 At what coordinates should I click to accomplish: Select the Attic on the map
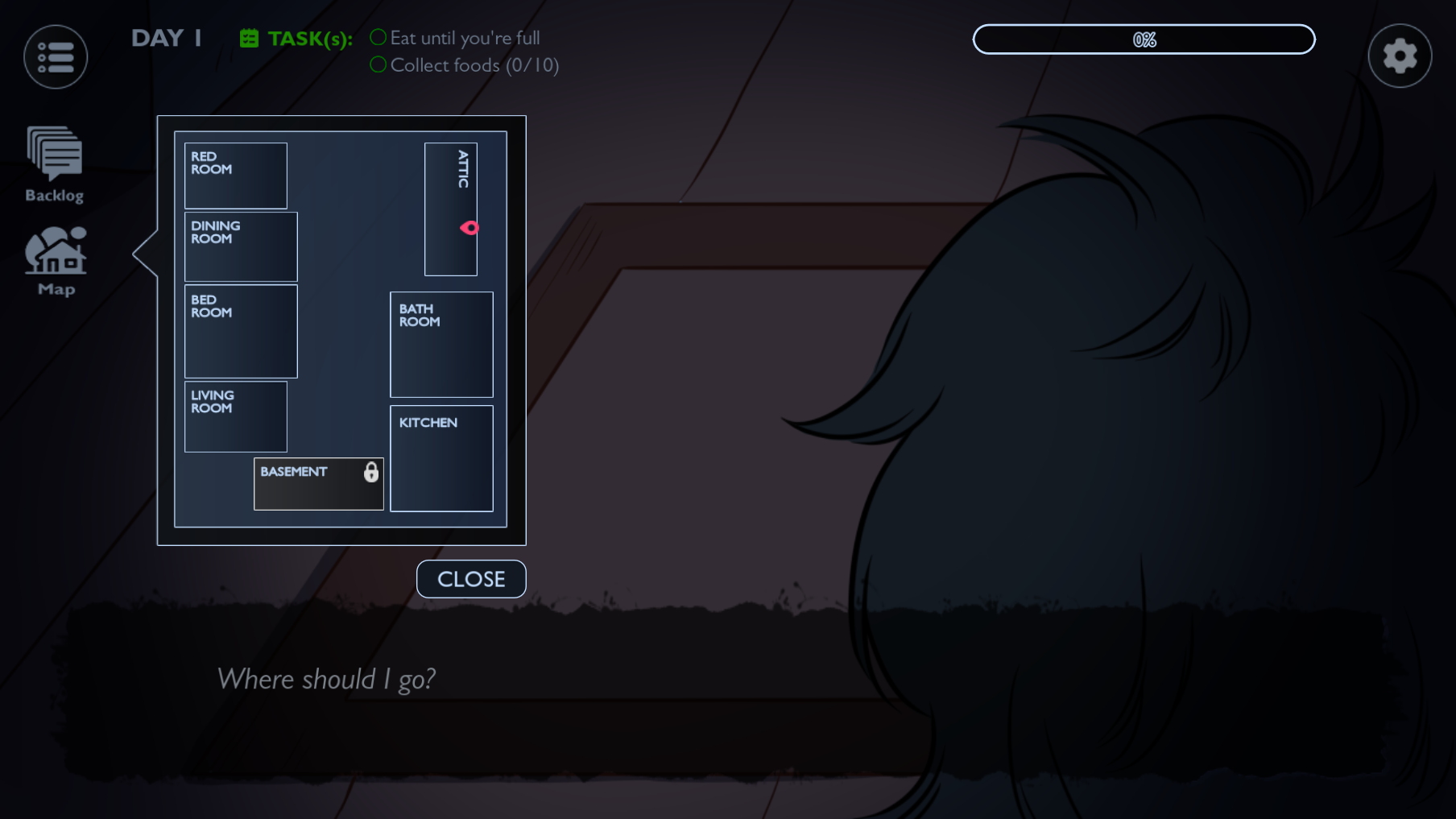[450, 185]
